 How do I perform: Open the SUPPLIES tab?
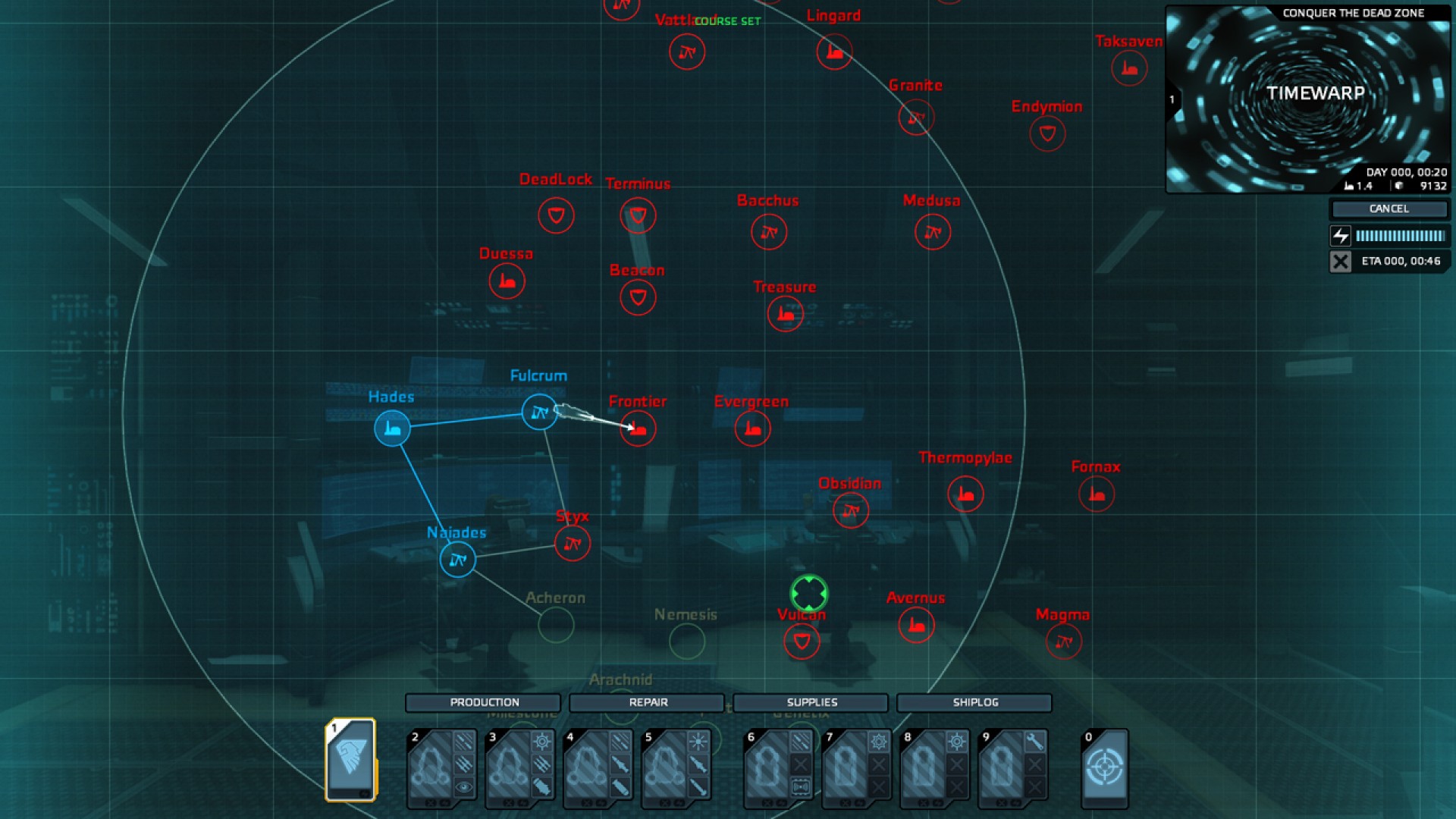(811, 702)
